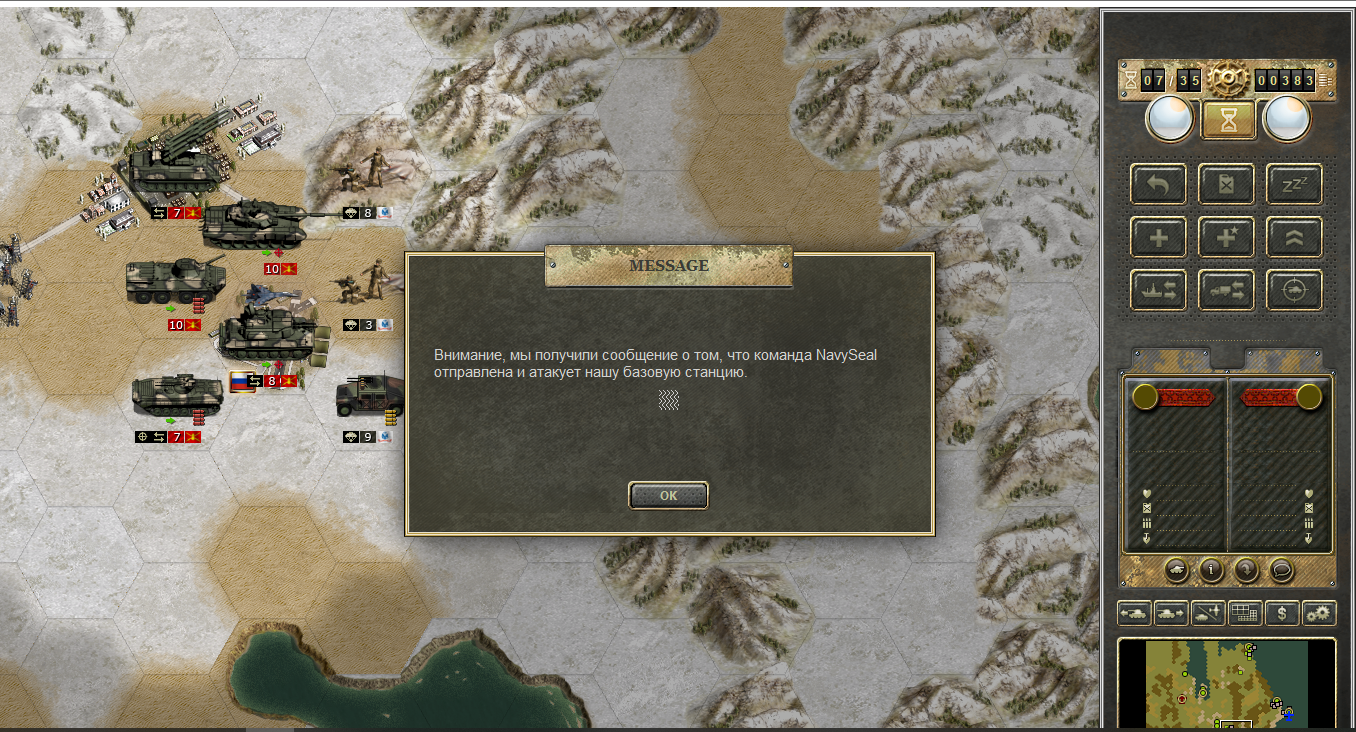Open the gears settings button
The height and width of the screenshot is (732, 1356).
(x=1319, y=613)
